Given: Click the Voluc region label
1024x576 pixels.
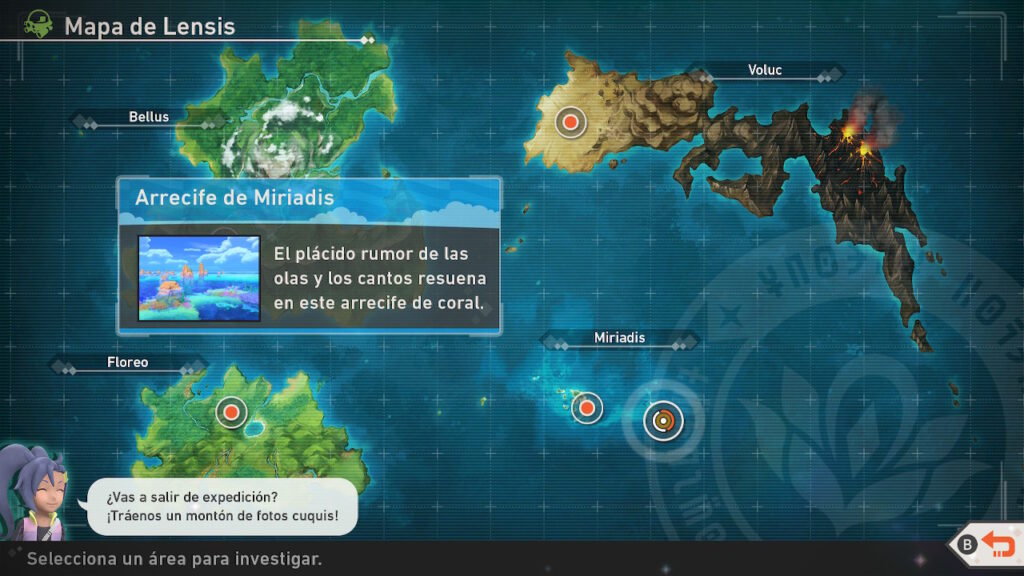Looking at the screenshot, I should [764, 70].
